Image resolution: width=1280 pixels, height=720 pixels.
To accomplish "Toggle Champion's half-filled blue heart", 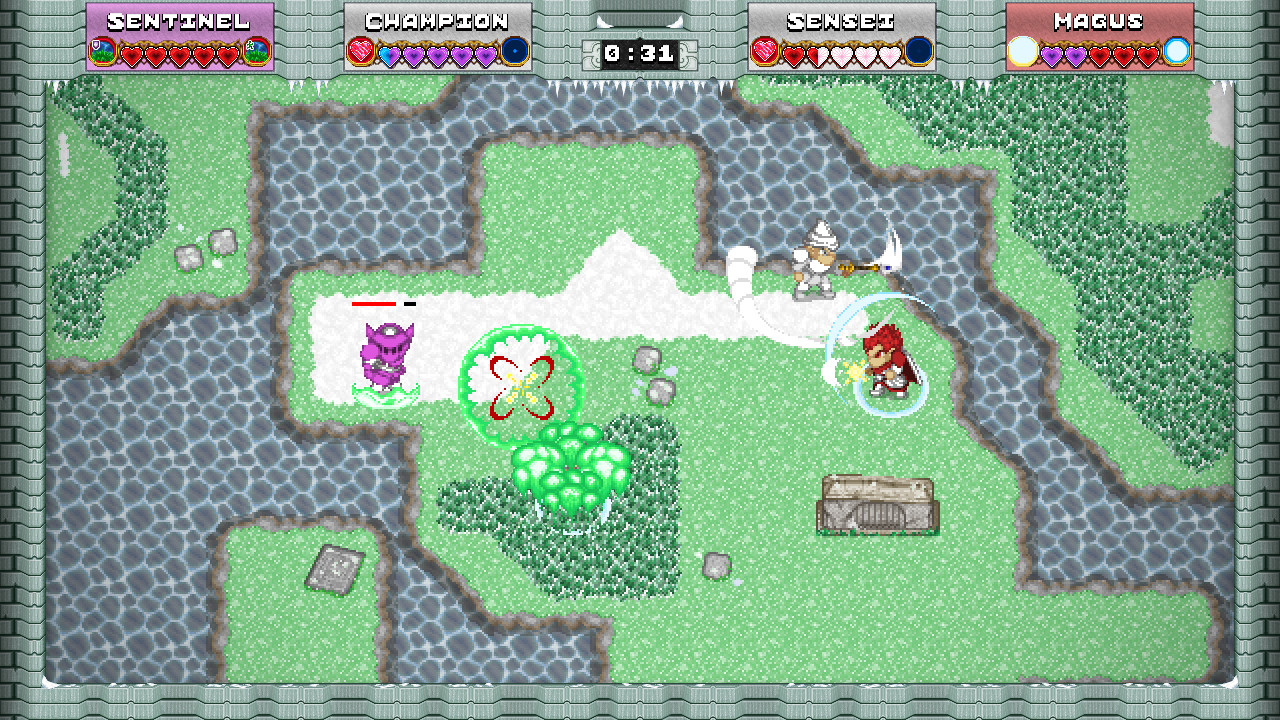I will (x=389, y=53).
